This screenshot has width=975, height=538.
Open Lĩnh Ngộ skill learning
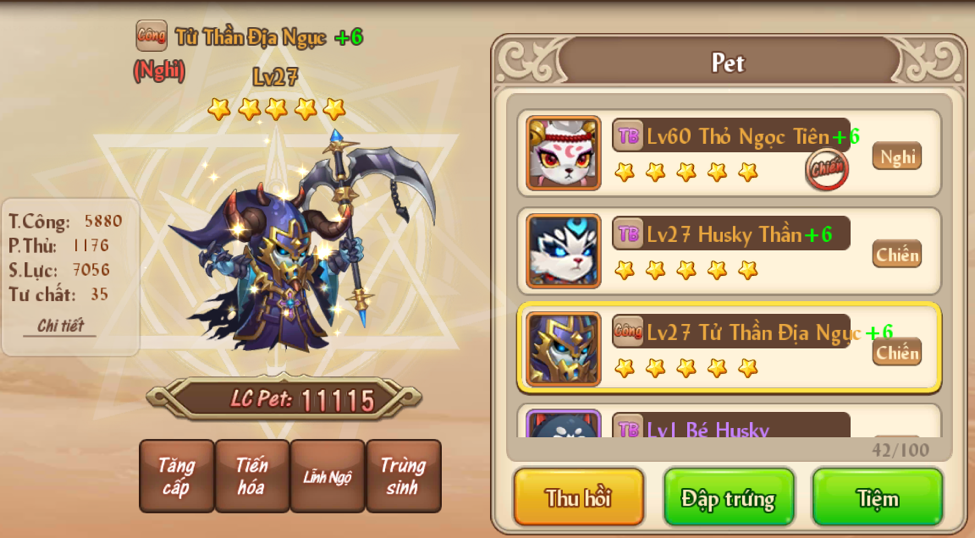(x=327, y=476)
